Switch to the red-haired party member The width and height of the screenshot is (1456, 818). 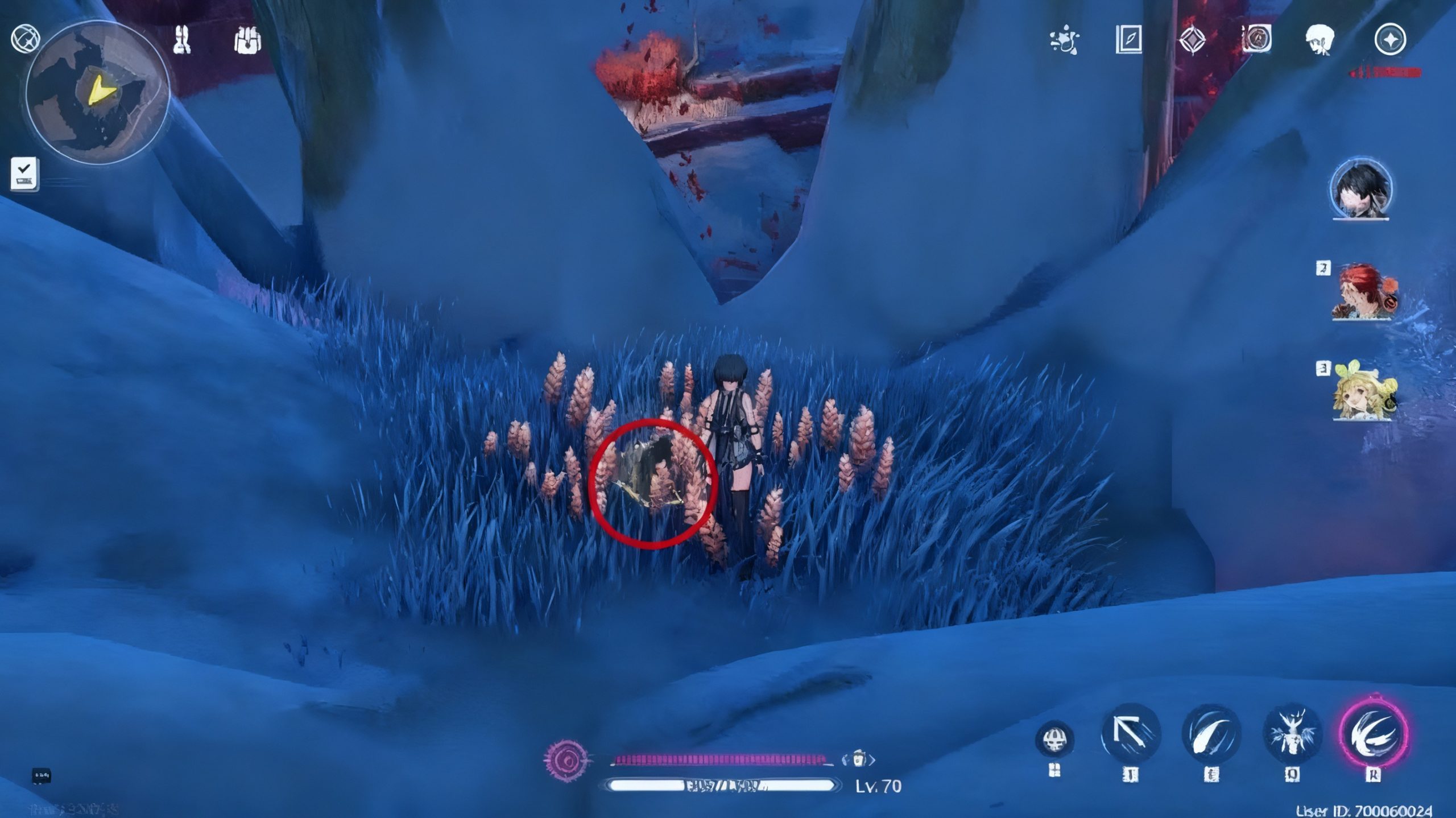1363,293
